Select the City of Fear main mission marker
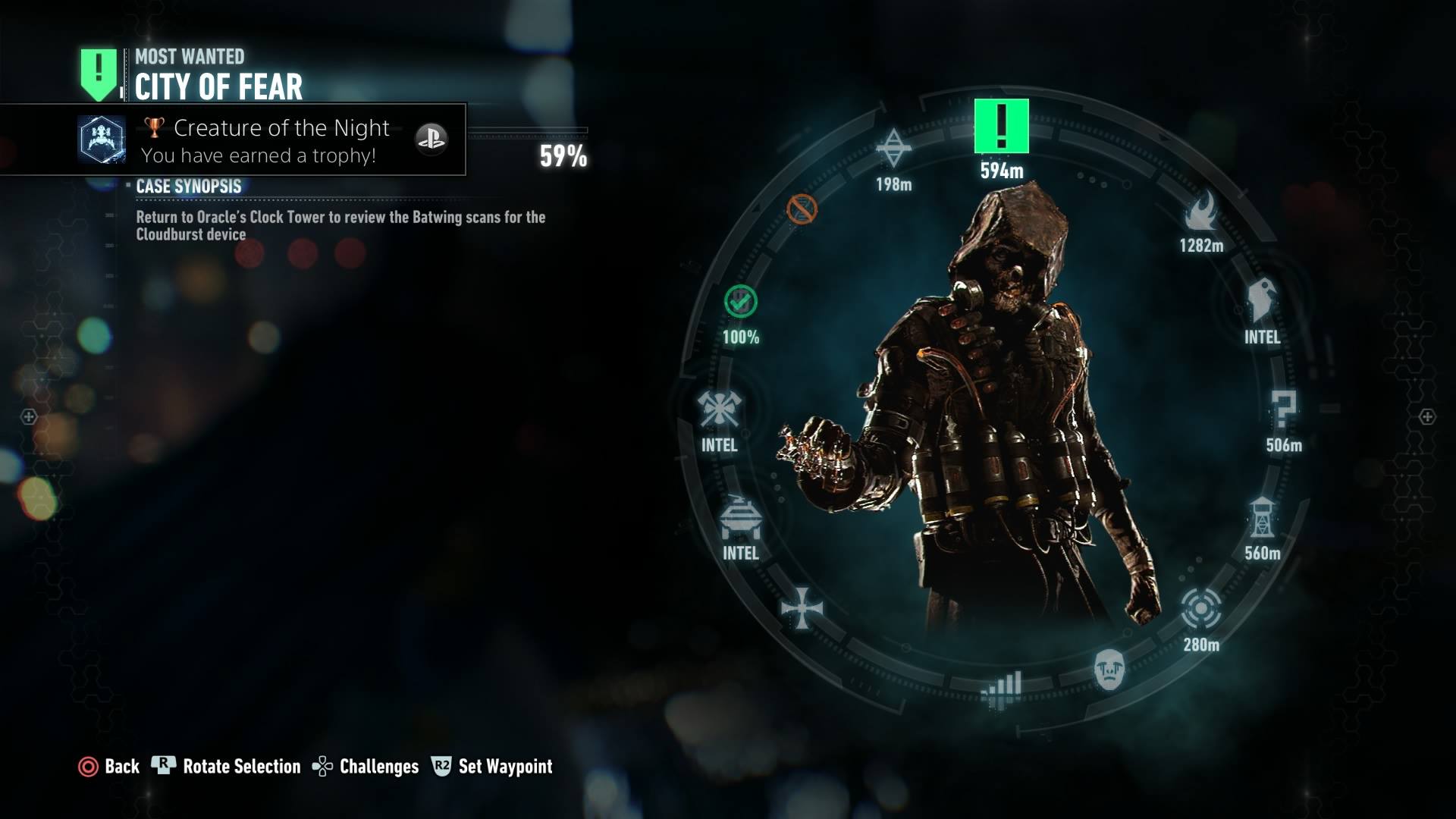This screenshot has height=819, width=1456. click(1001, 126)
